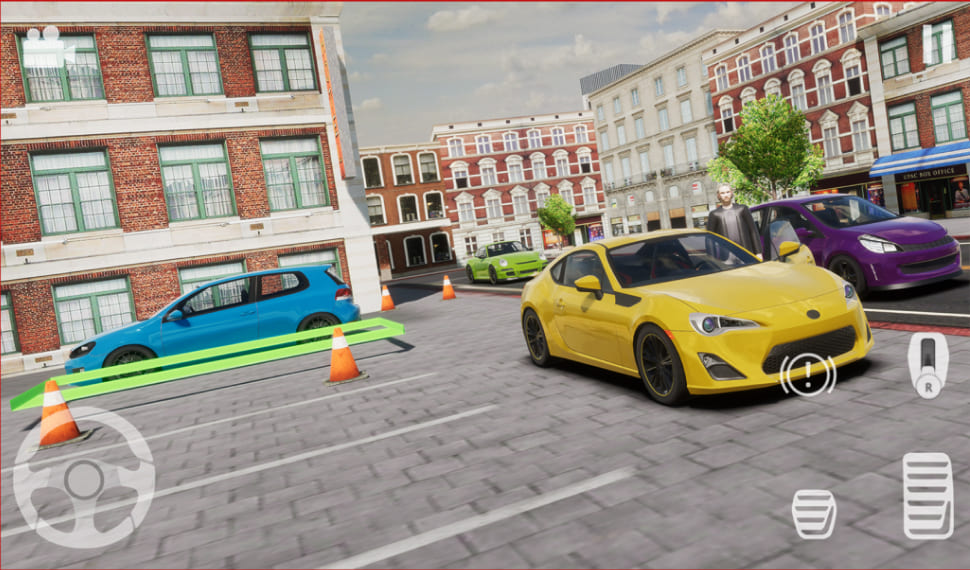Image resolution: width=970 pixels, height=570 pixels.
Task: Tap the tall accelerator pedal
Action: pyautogui.click(x=927, y=496)
